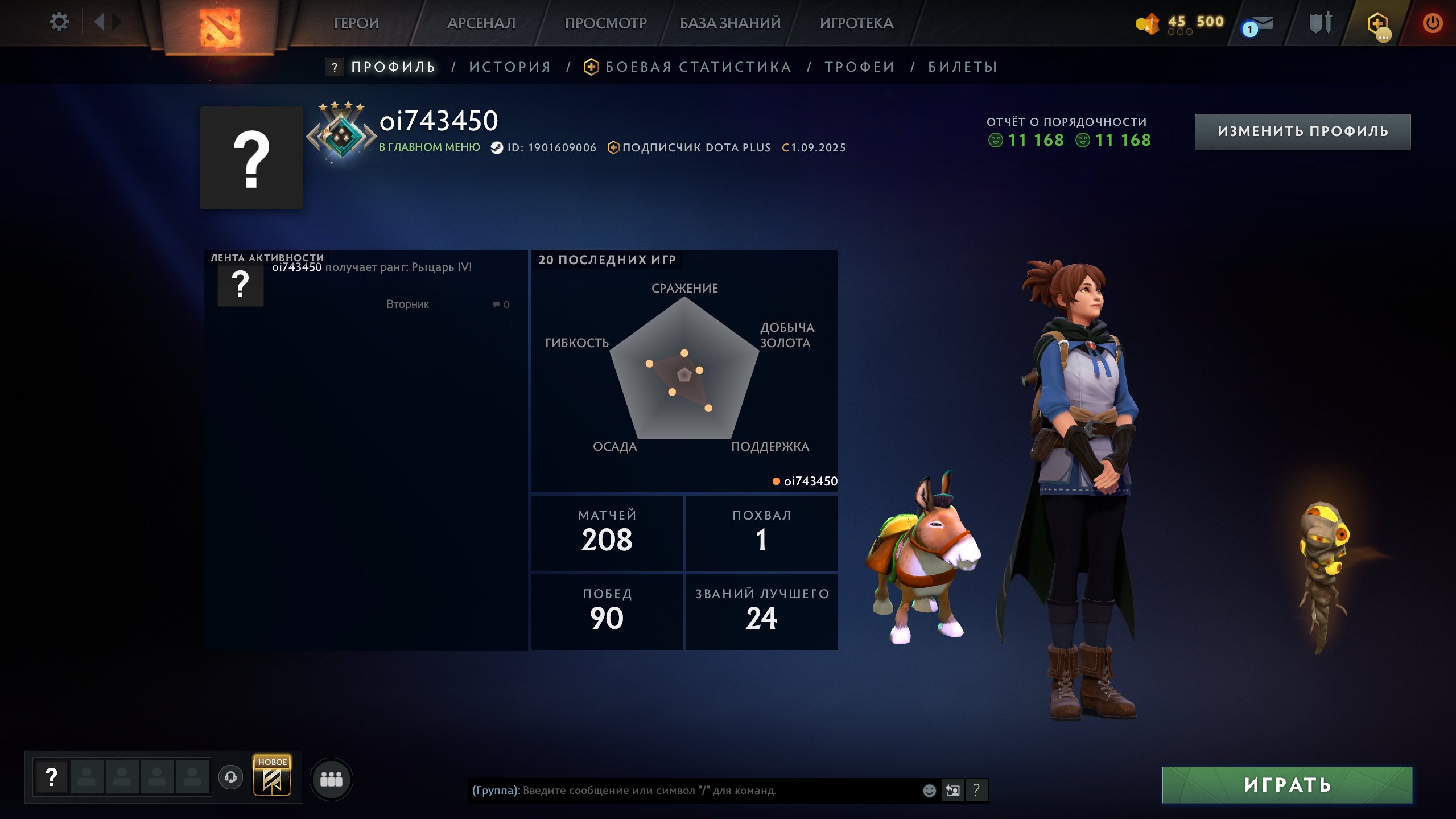Open the settings gear menu
The image size is (1456, 819).
tap(59, 22)
